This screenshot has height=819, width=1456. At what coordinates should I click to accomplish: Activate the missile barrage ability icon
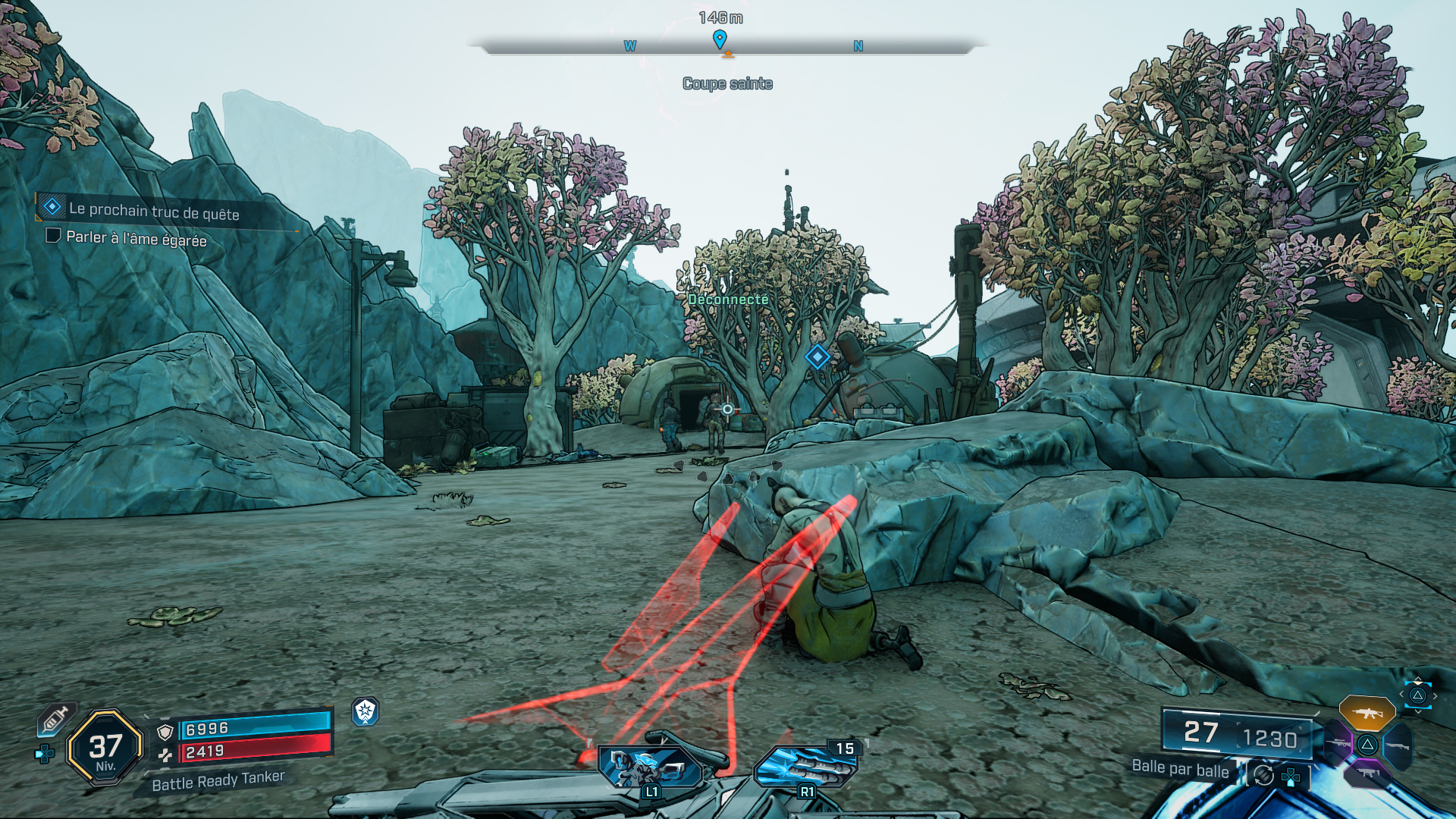click(805, 767)
